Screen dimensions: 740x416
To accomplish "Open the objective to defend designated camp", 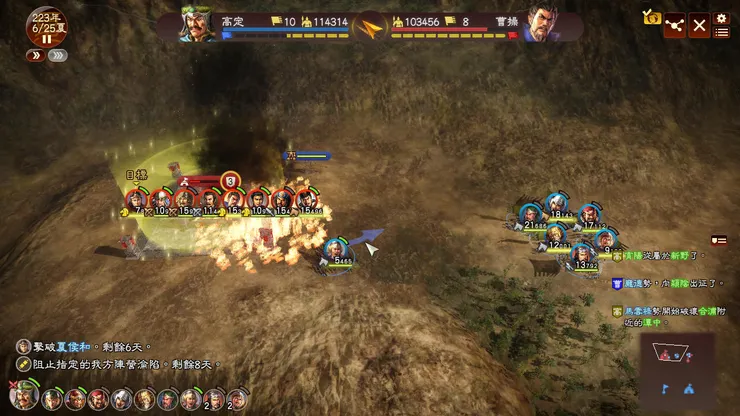I will tap(120, 364).
